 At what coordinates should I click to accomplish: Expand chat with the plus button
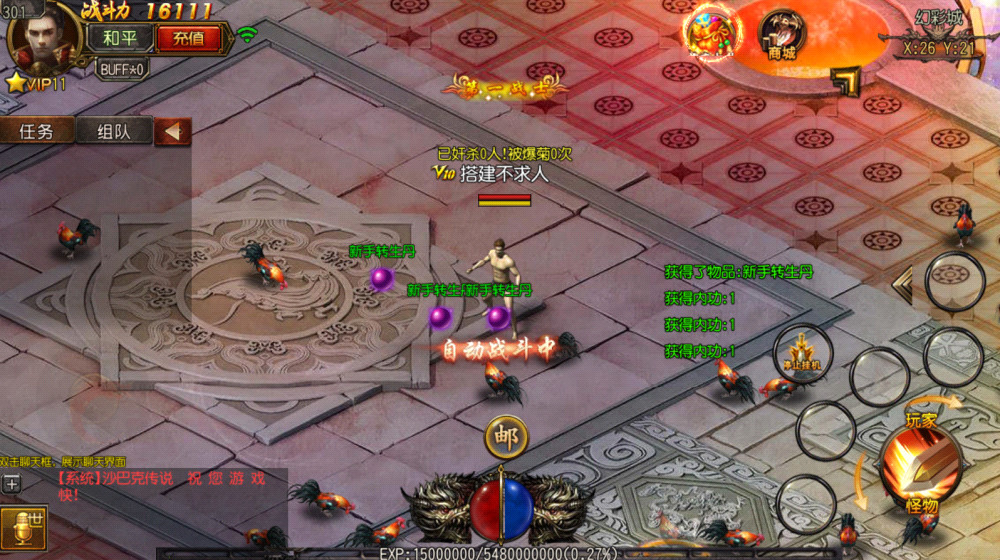coord(11,484)
